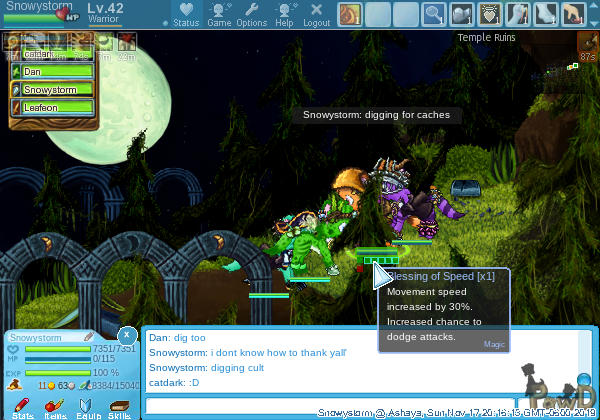Use the magnifying glass hotbar item
Viewport: 600px width, 420px height.
pos(434,14)
